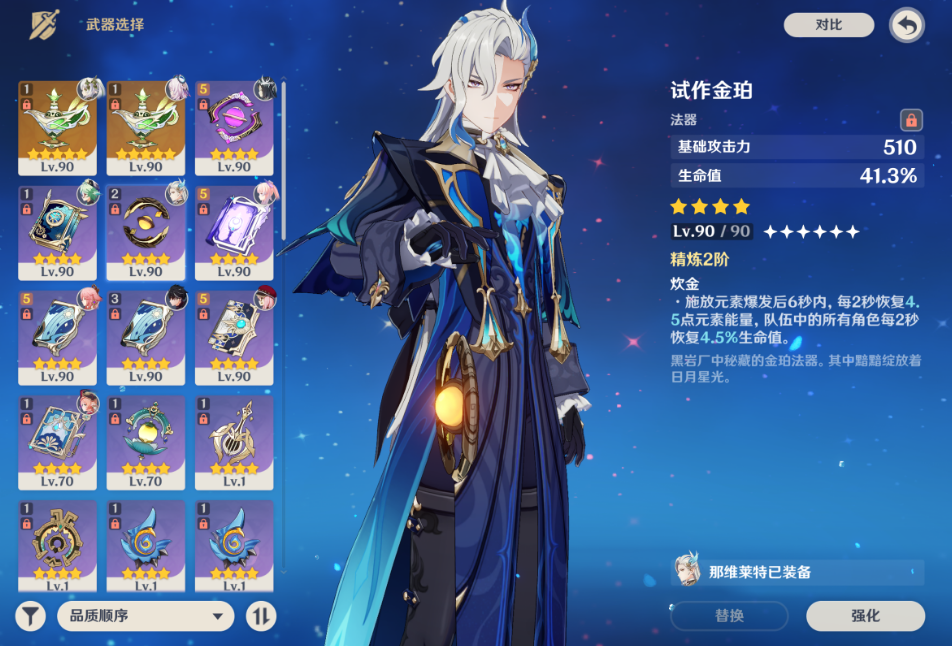Select the Lv.1 golden harp weapon

pyautogui.click(x=234, y=440)
